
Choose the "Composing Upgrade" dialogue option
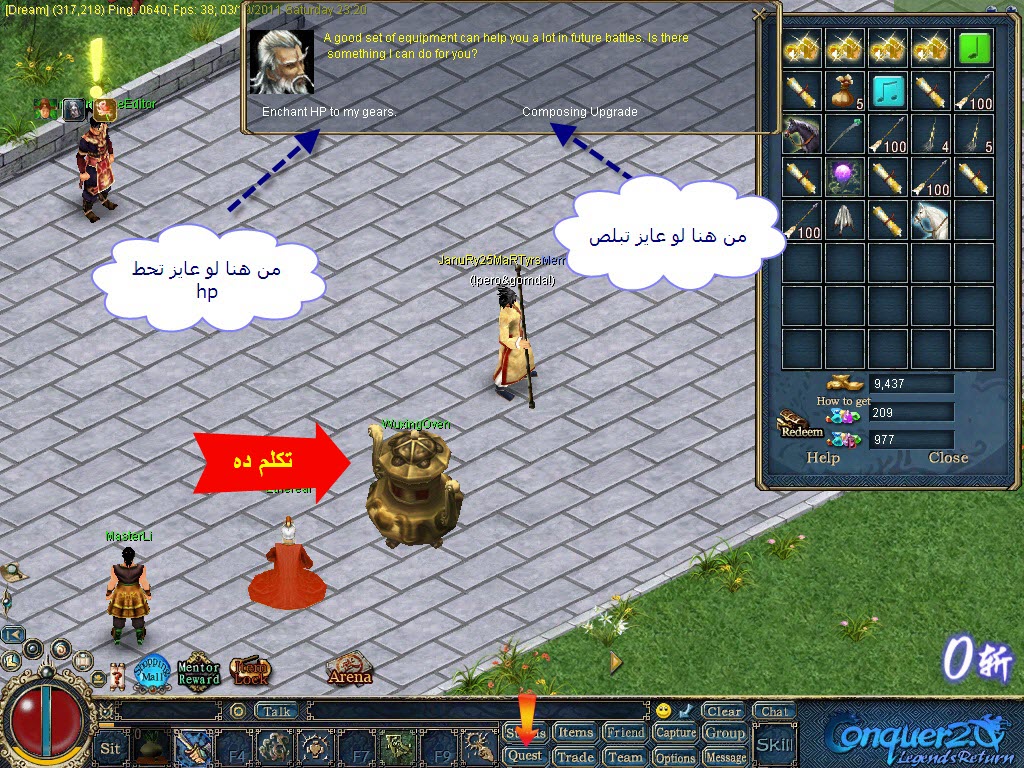(579, 112)
